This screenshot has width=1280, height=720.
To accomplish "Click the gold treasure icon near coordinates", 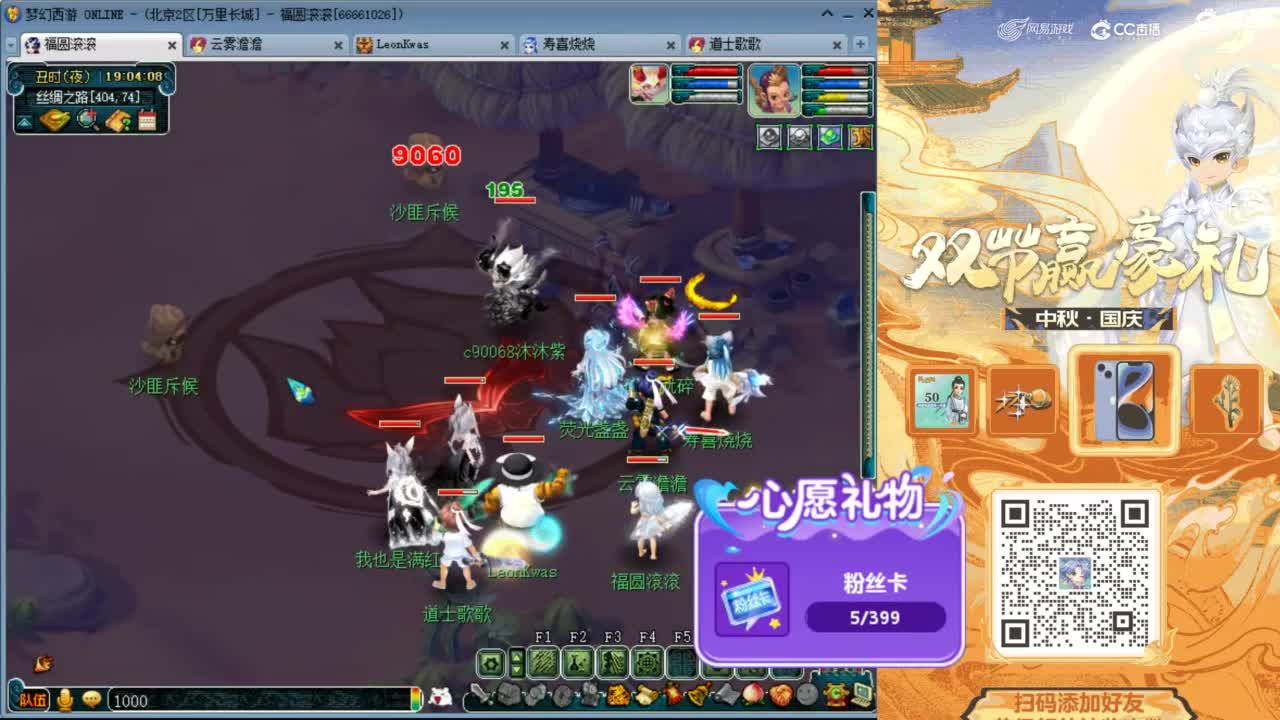I will tap(55, 119).
